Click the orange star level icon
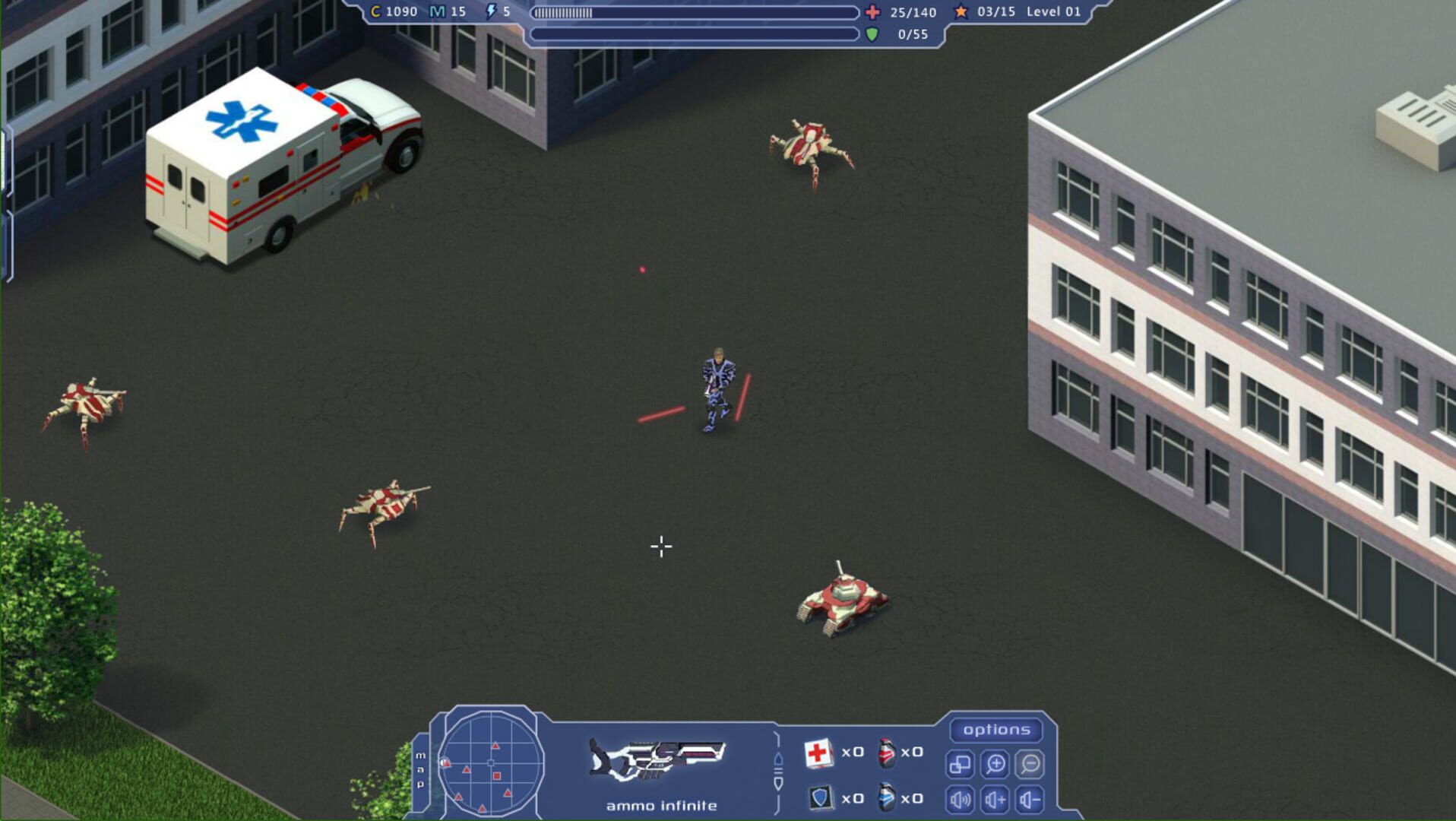Viewport: 1456px width, 821px height. tap(962, 12)
